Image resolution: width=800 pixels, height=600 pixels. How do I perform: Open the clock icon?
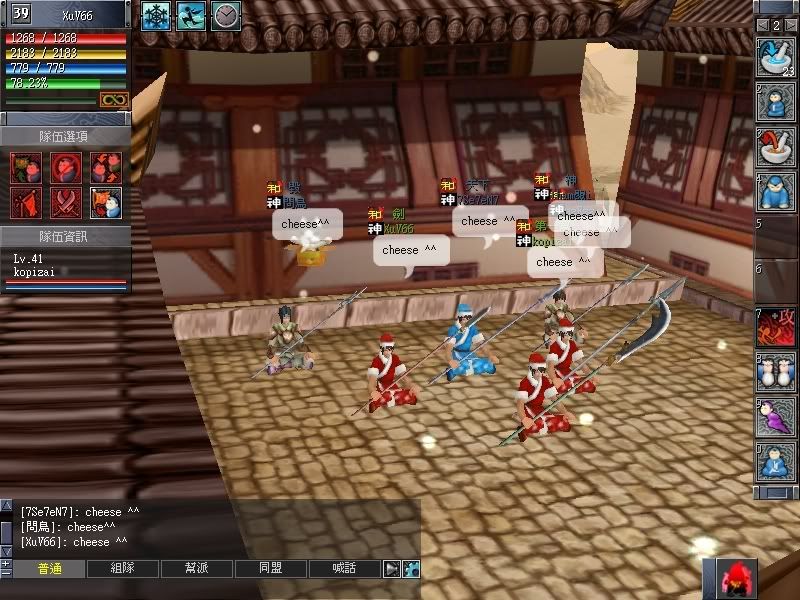pos(226,15)
